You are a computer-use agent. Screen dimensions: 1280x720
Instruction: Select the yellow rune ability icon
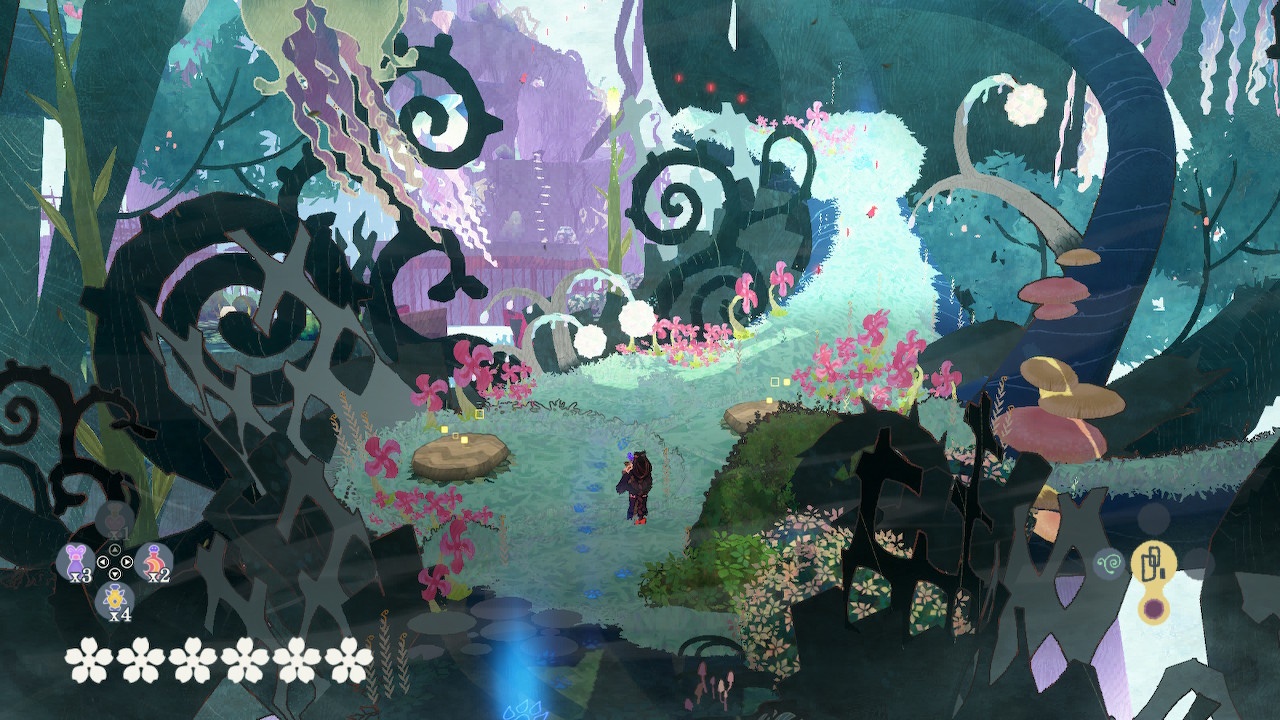tap(1152, 563)
